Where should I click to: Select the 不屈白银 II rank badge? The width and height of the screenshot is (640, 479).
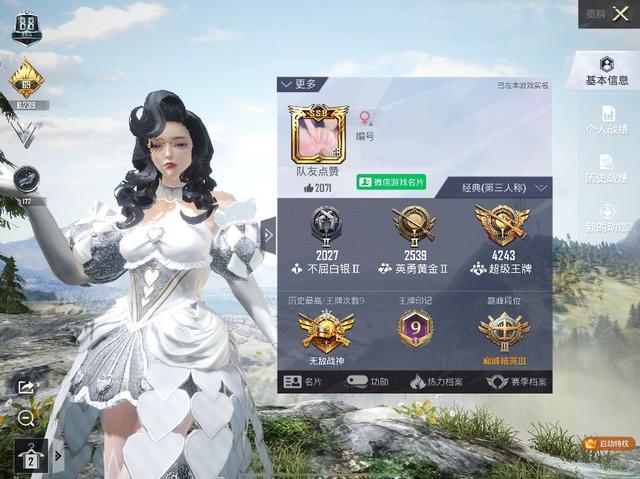[x=326, y=229]
